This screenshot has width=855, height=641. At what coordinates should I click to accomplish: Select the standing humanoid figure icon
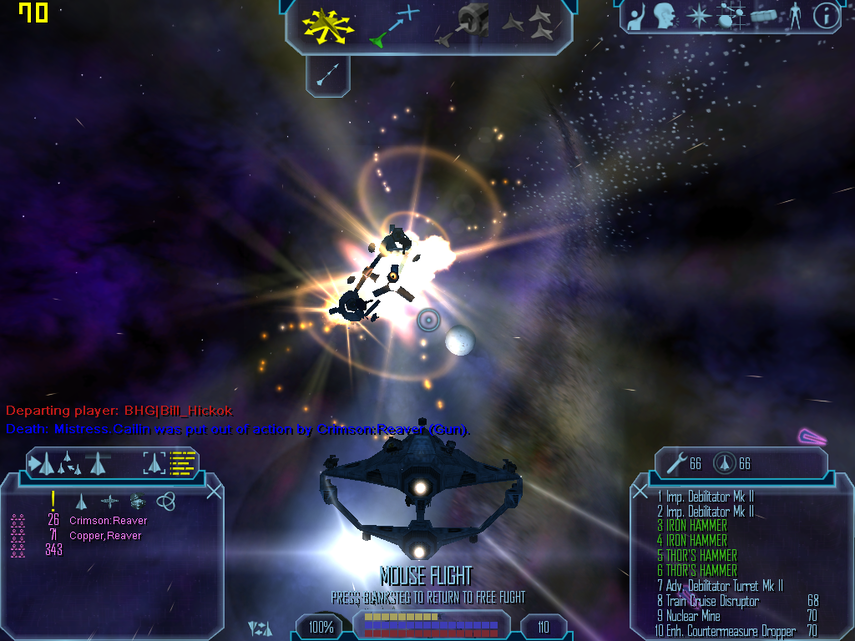coord(796,16)
